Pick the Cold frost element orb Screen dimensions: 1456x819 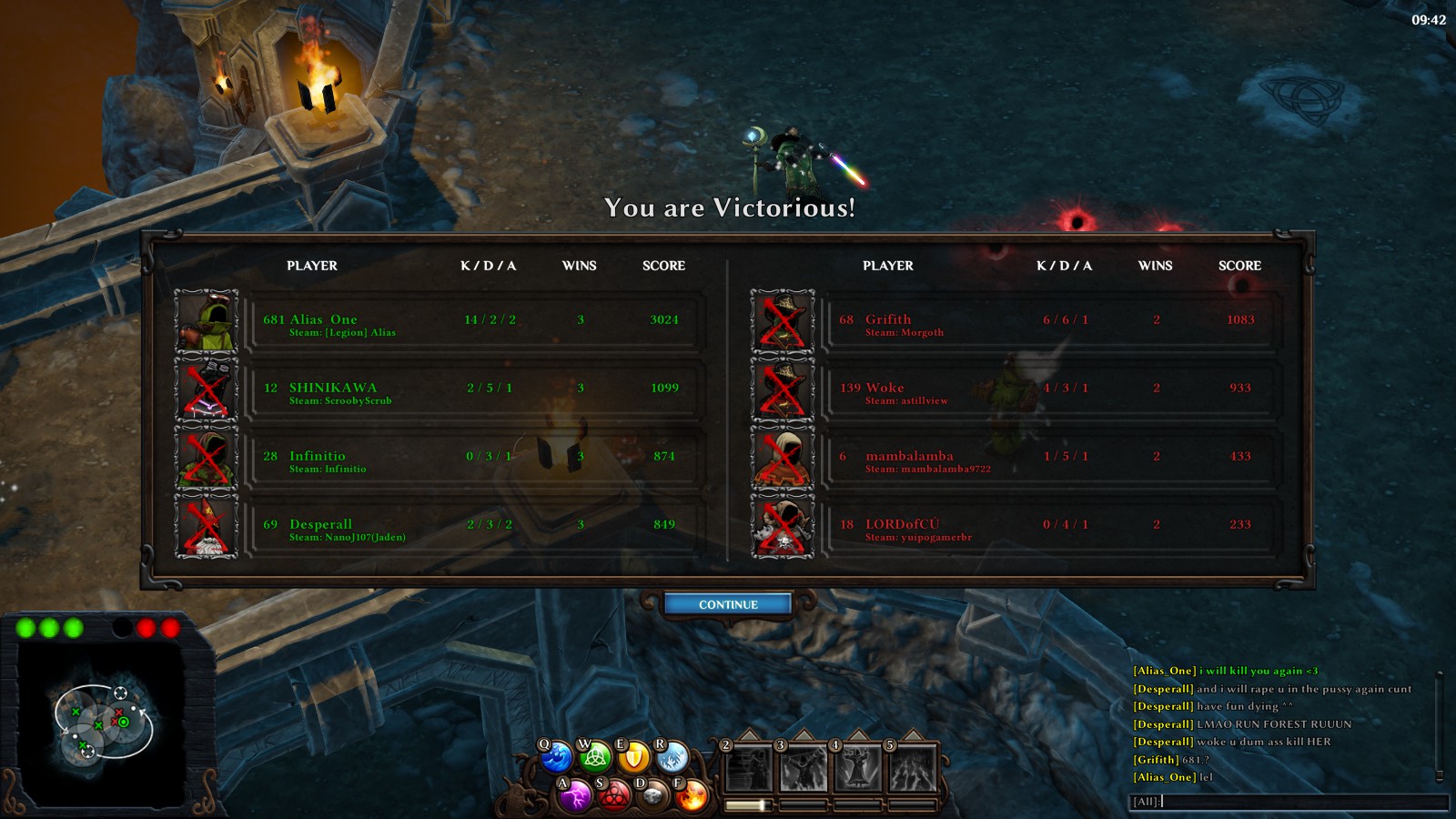[x=673, y=757]
